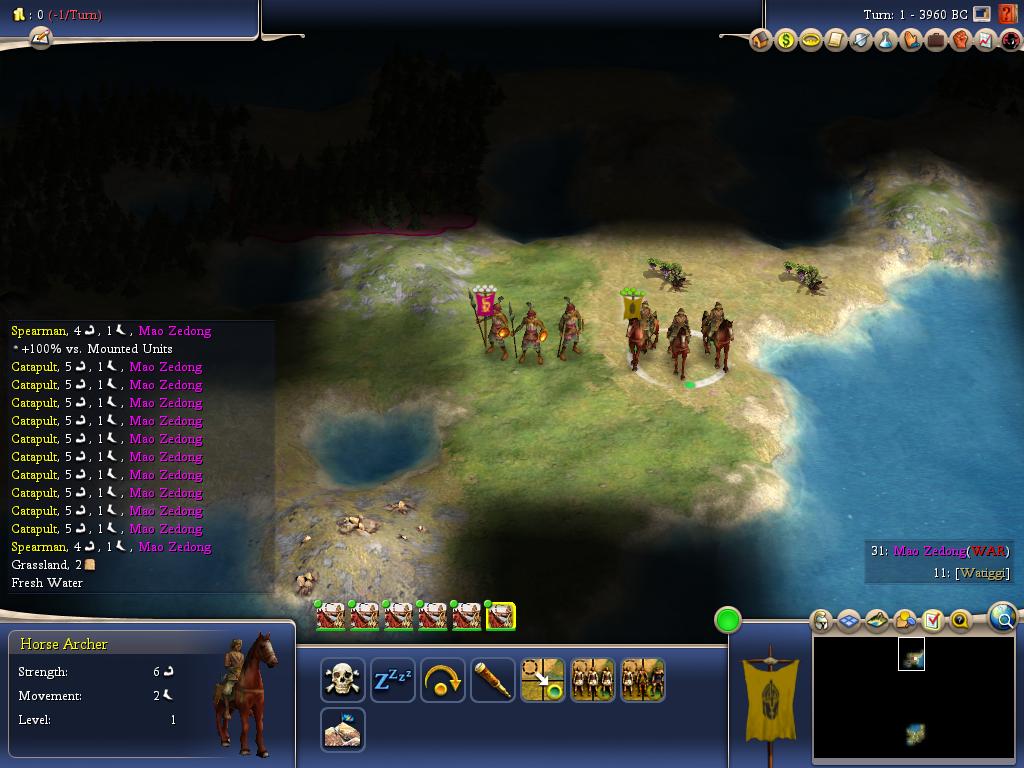Activate the spyglass Sentry command

coord(492,680)
